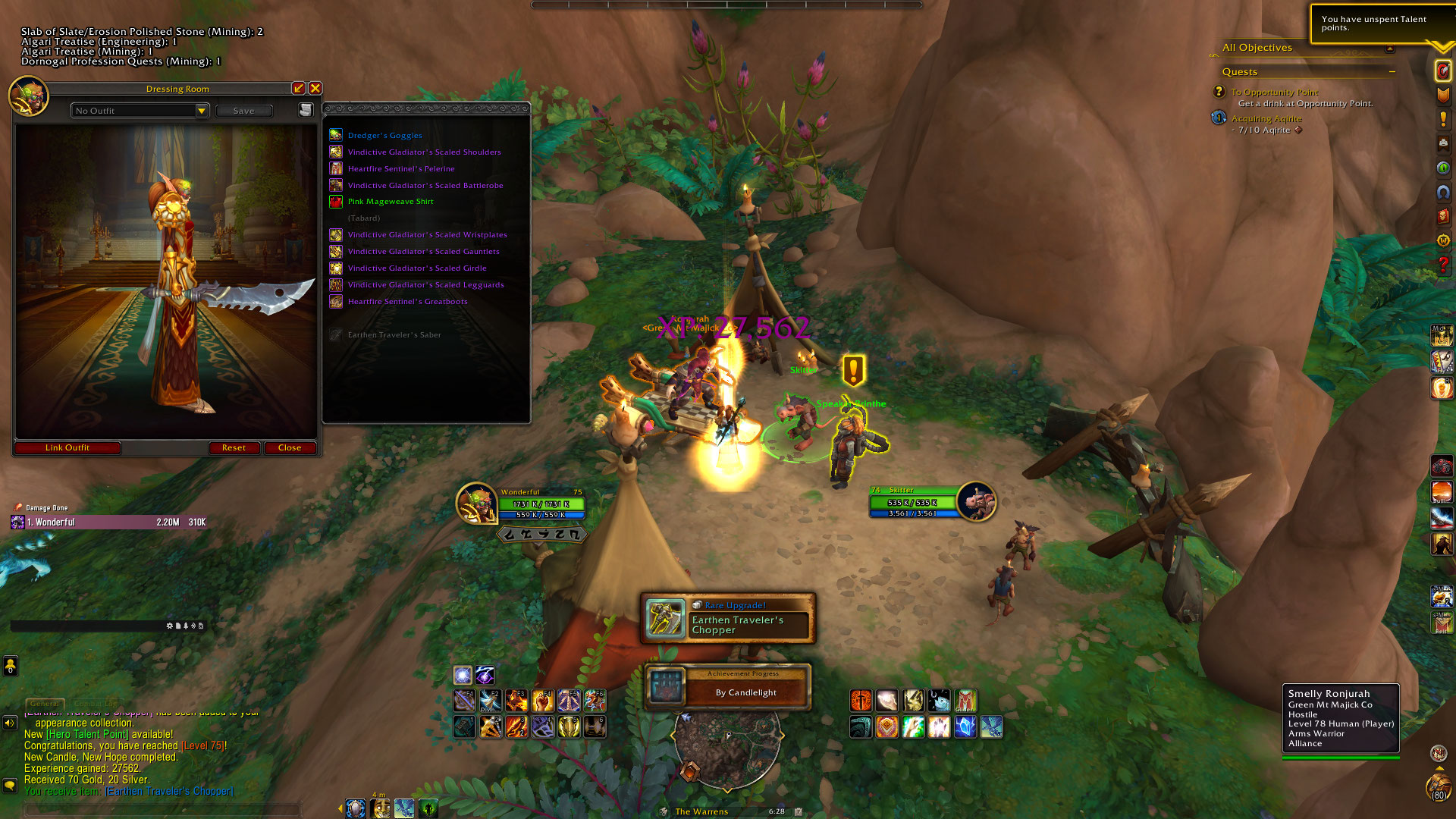Select Dredger's Goggles in outfit list
The height and width of the screenshot is (819, 1456).
tap(384, 136)
